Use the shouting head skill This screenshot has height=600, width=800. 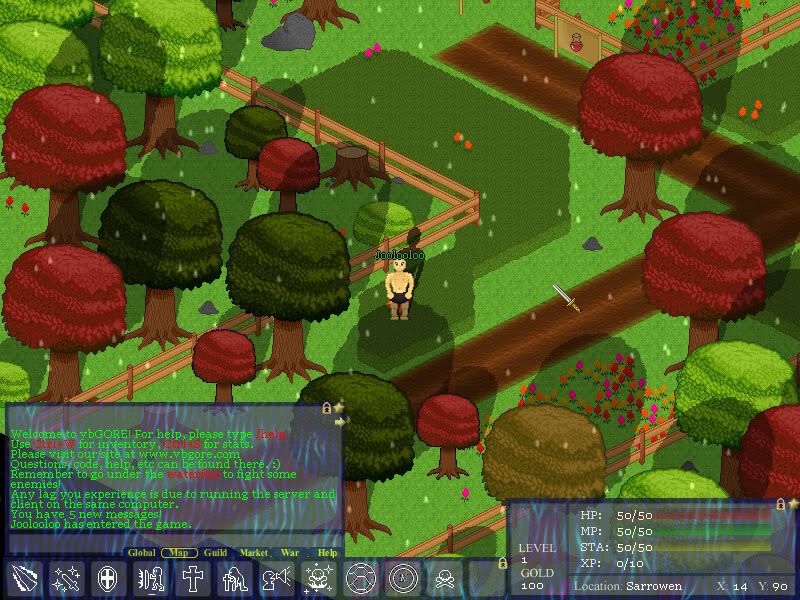point(276,579)
